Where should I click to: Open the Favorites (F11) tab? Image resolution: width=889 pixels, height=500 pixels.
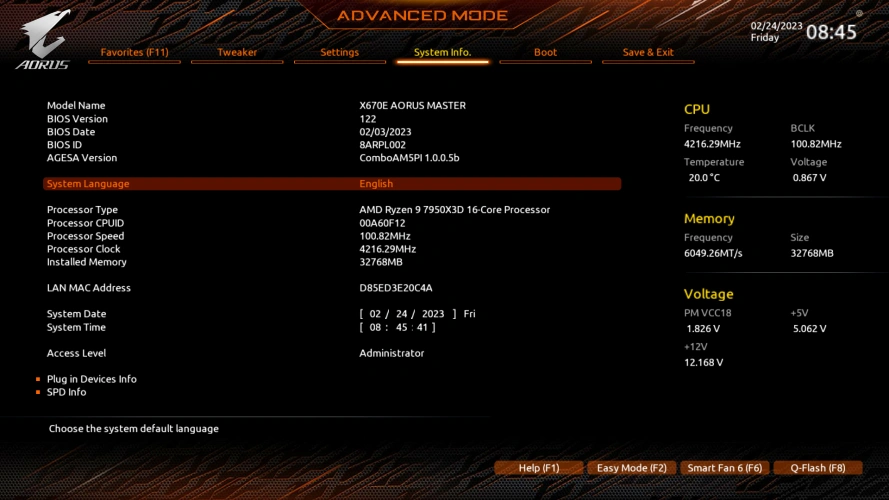point(134,52)
